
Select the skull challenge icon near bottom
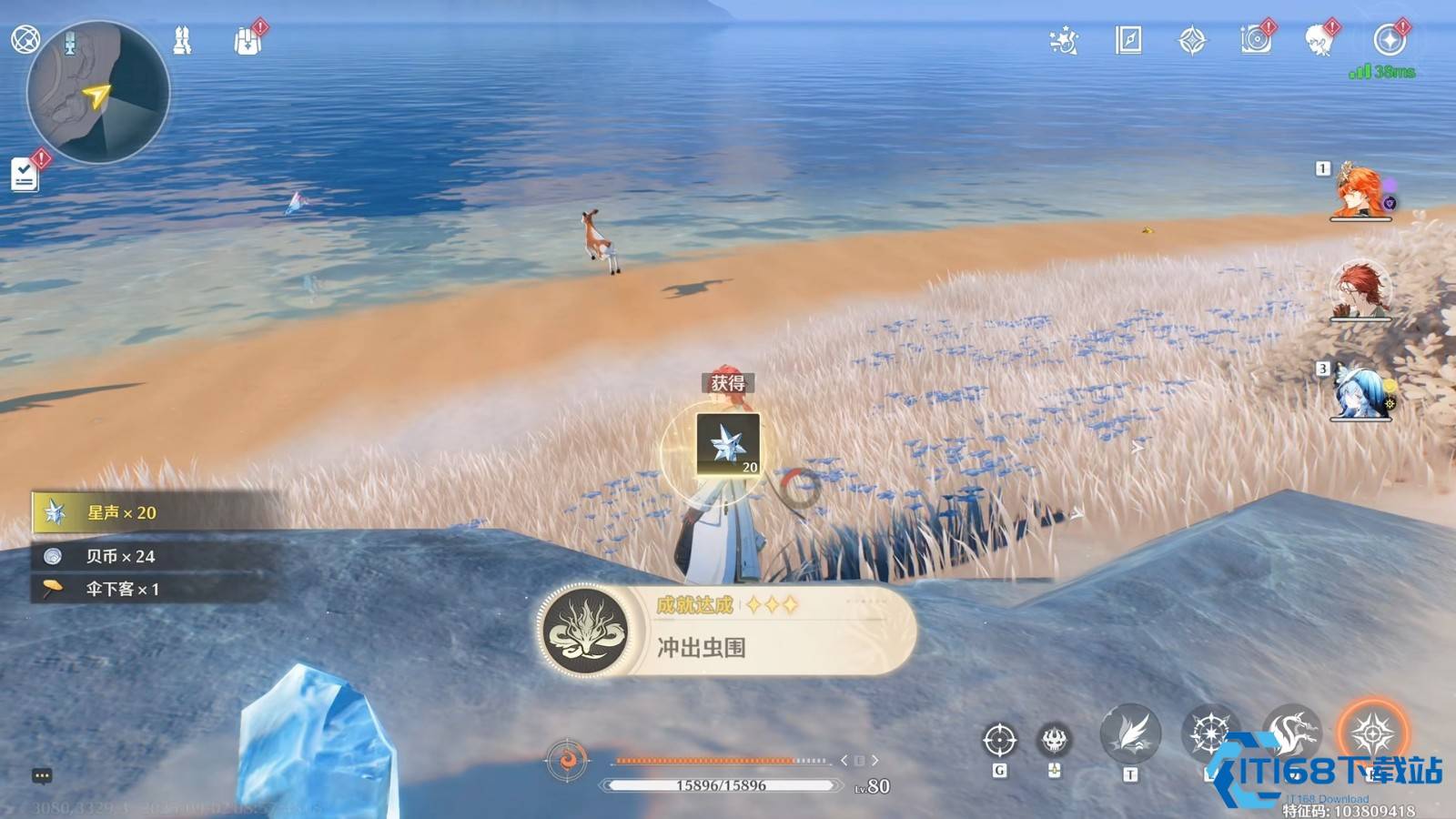click(1053, 739)
